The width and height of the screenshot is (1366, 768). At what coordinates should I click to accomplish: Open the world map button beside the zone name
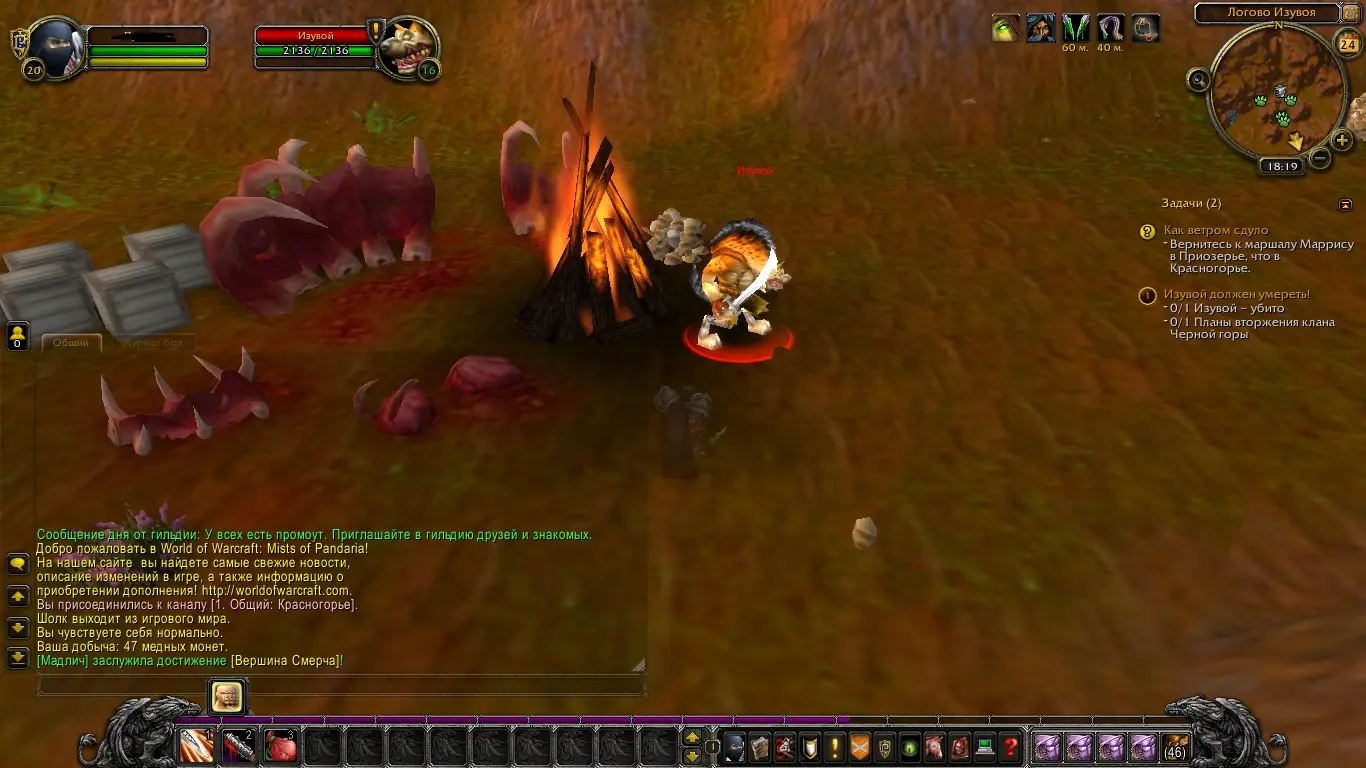tap(1351, 13)
